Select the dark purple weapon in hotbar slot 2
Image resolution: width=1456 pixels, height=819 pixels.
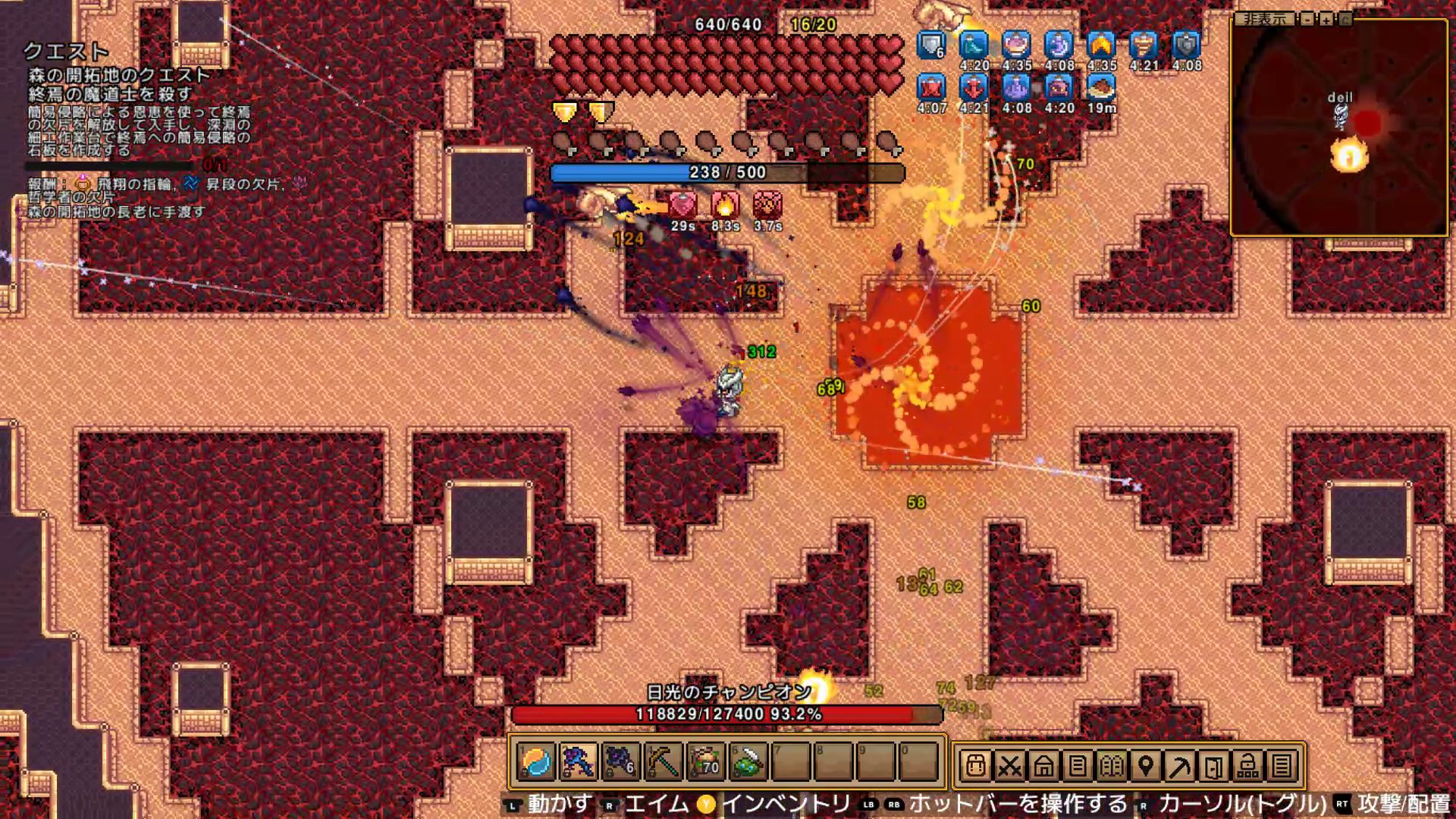click(578, 762)
